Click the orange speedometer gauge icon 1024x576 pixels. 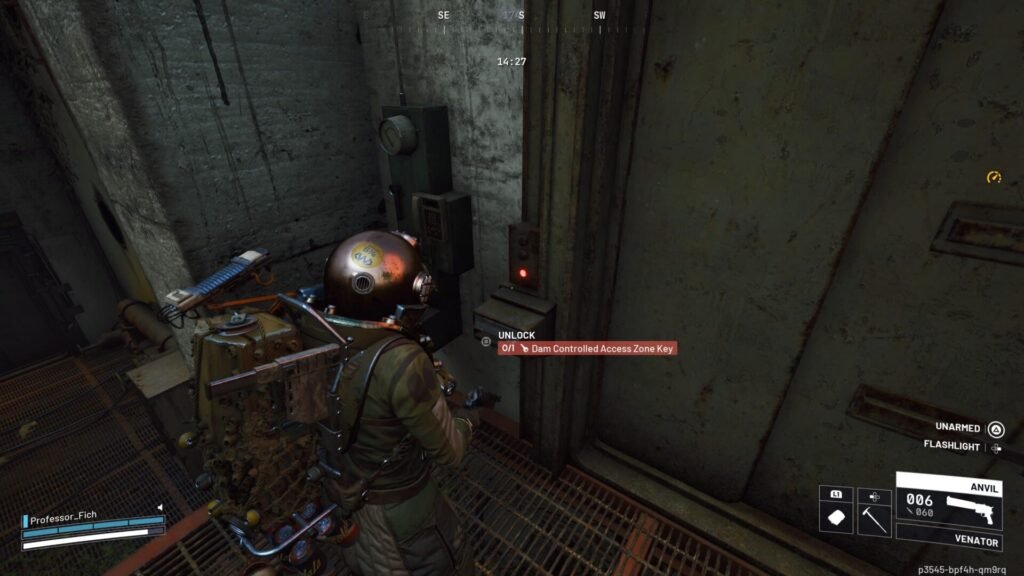pyautogui.click(x=993, y=177)
